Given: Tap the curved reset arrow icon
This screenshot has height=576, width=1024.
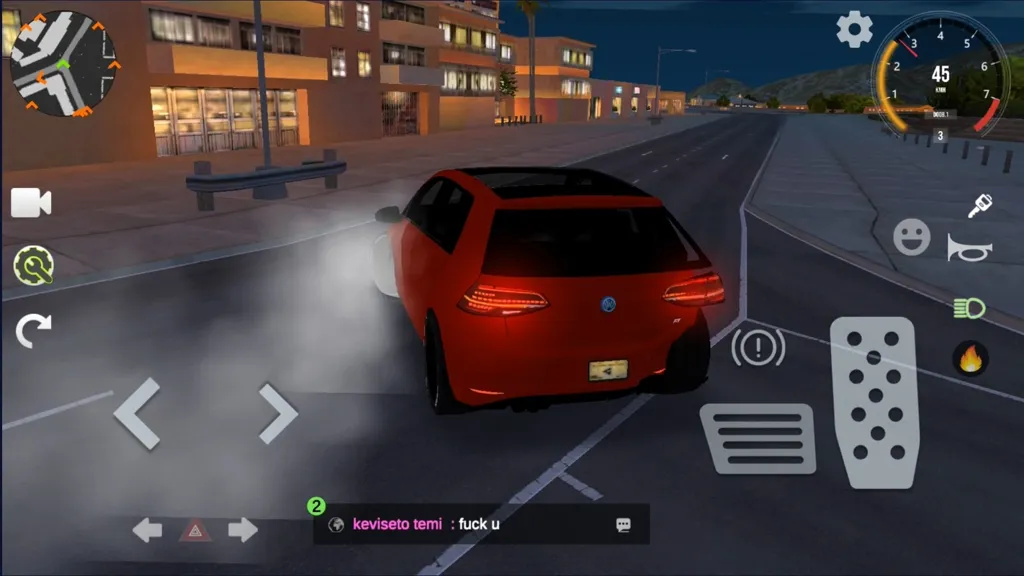Looking at the screenshot, I should point(33,329).
